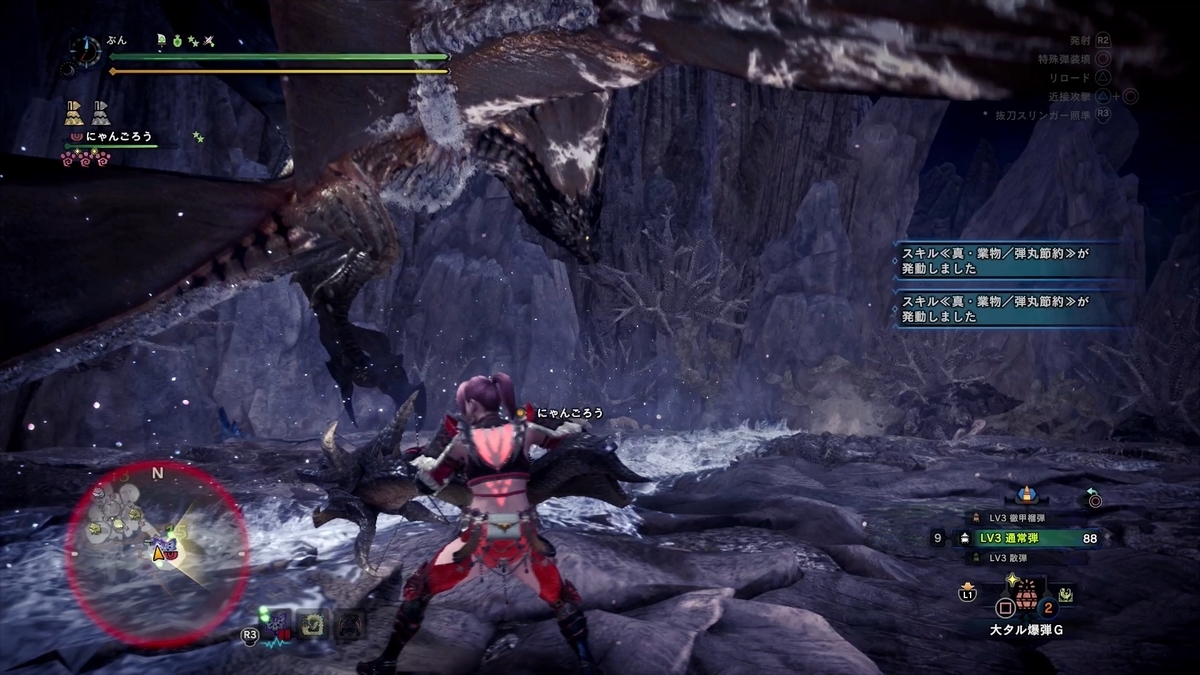Screen dimensions: 1200x675
Task: Click the gold mantle tool icon
Action: (74, 111)
